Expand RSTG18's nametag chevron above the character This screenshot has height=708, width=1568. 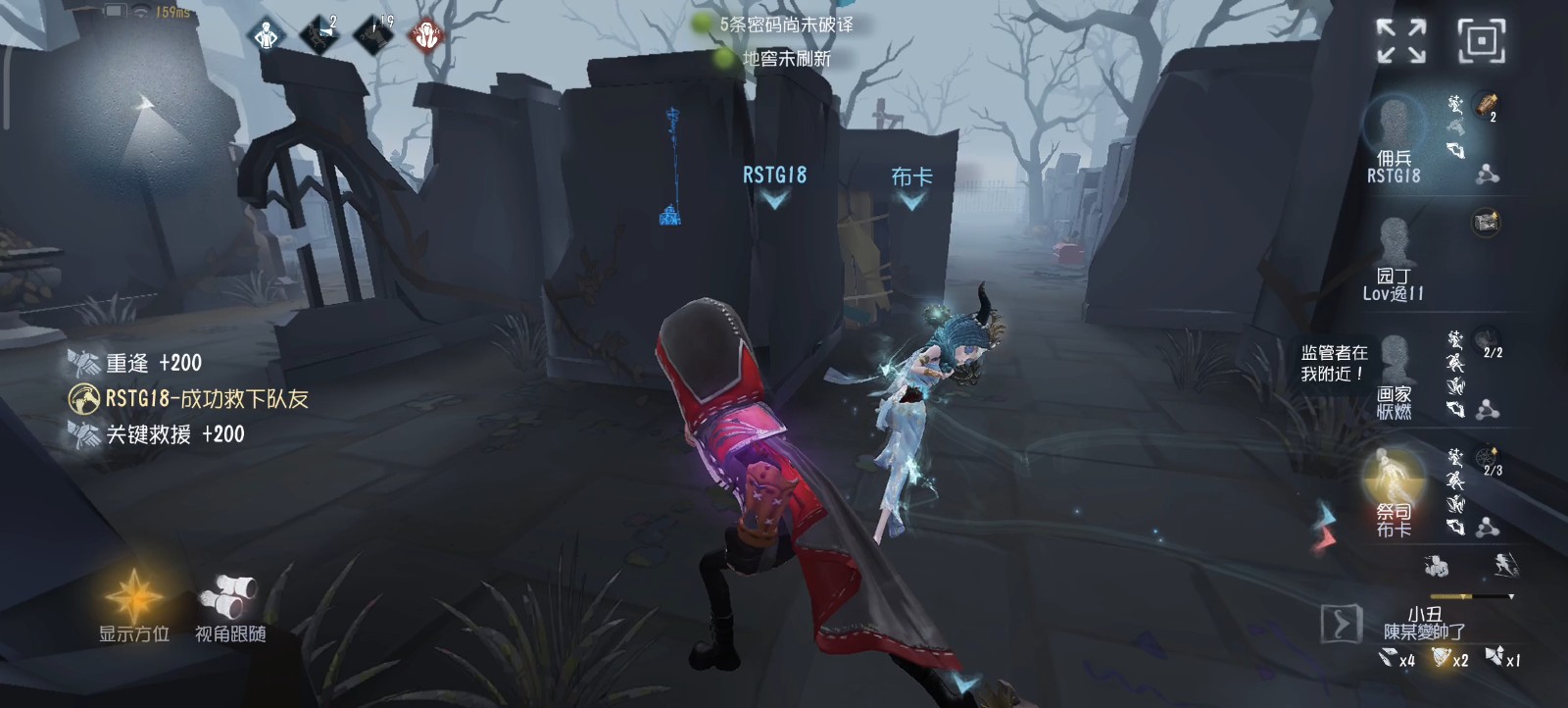(x=774, y=198)
